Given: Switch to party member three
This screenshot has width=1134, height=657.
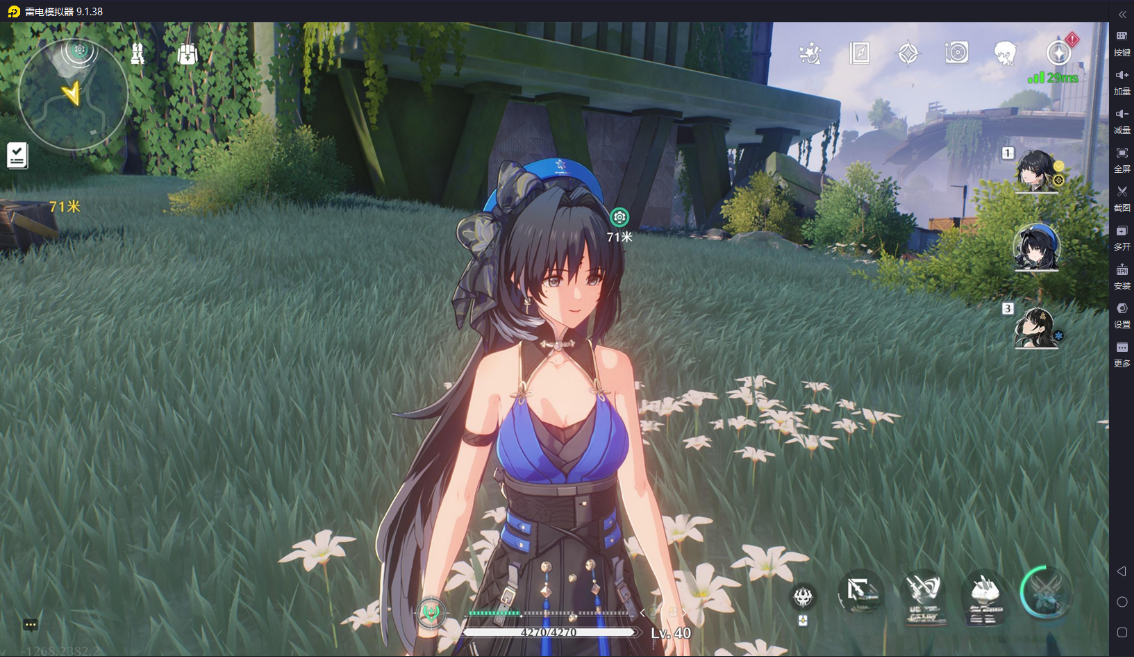Looking at the screenshot, I should point(1036,326).
